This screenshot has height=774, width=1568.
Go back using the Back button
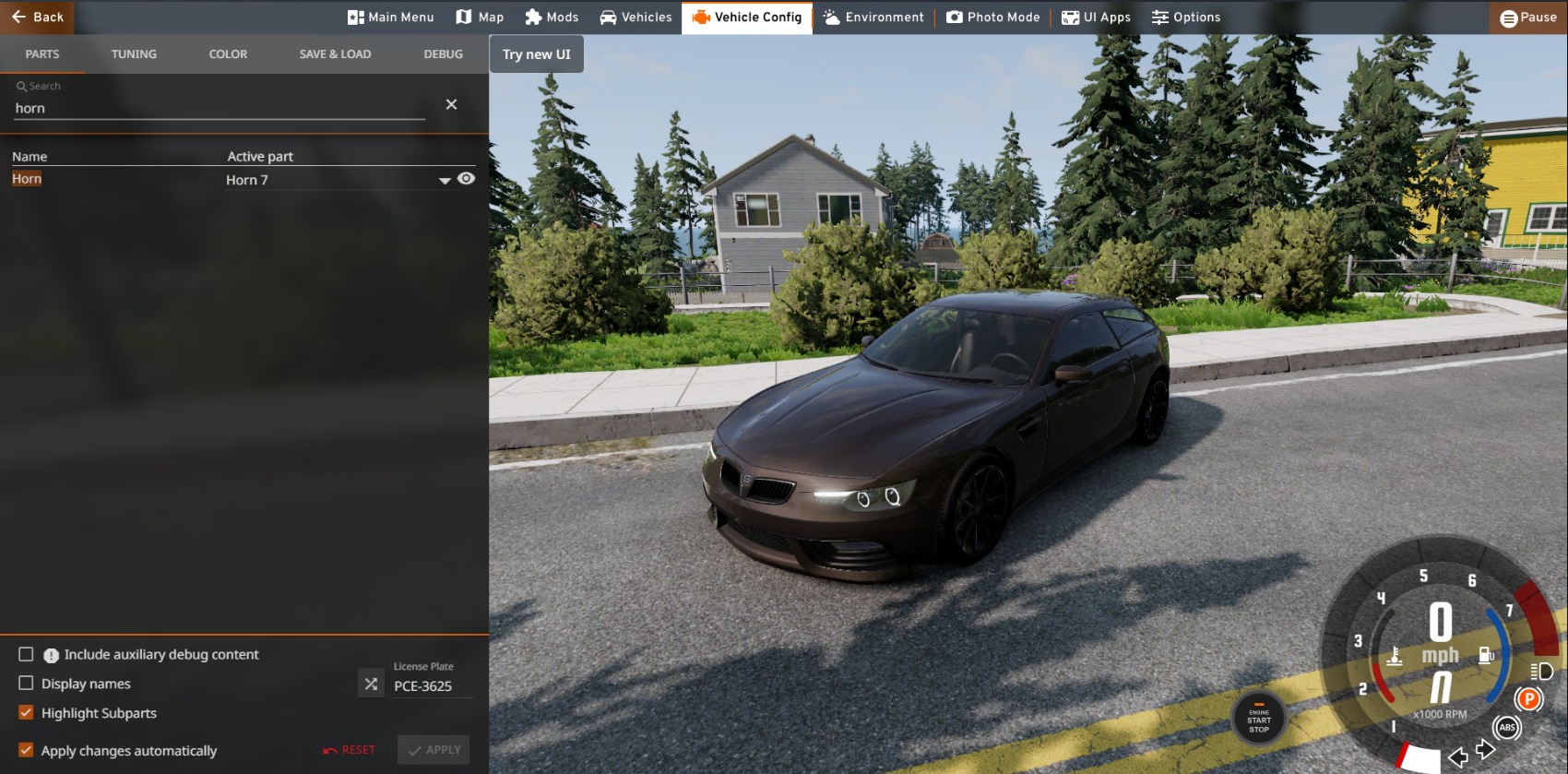38,18
